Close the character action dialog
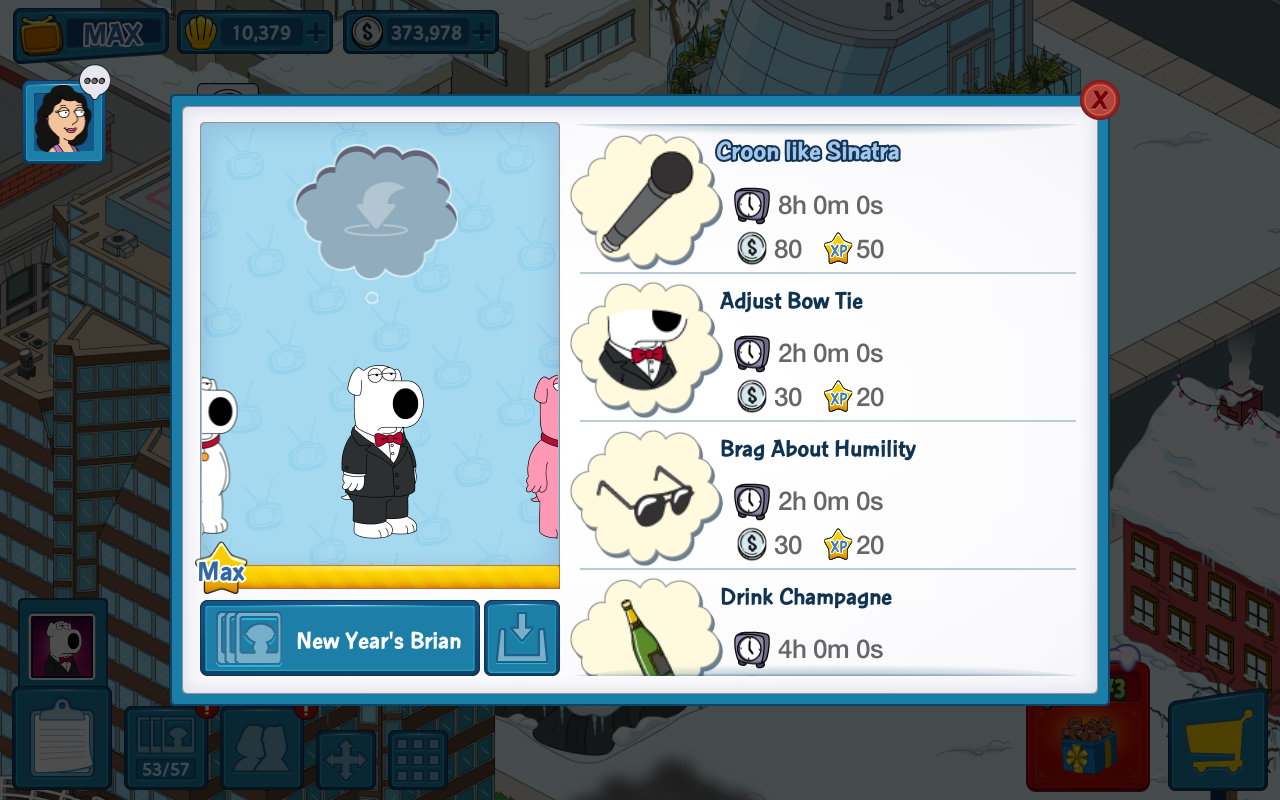Screen dimensions: 1280x800 click(x=1099, y=100)
